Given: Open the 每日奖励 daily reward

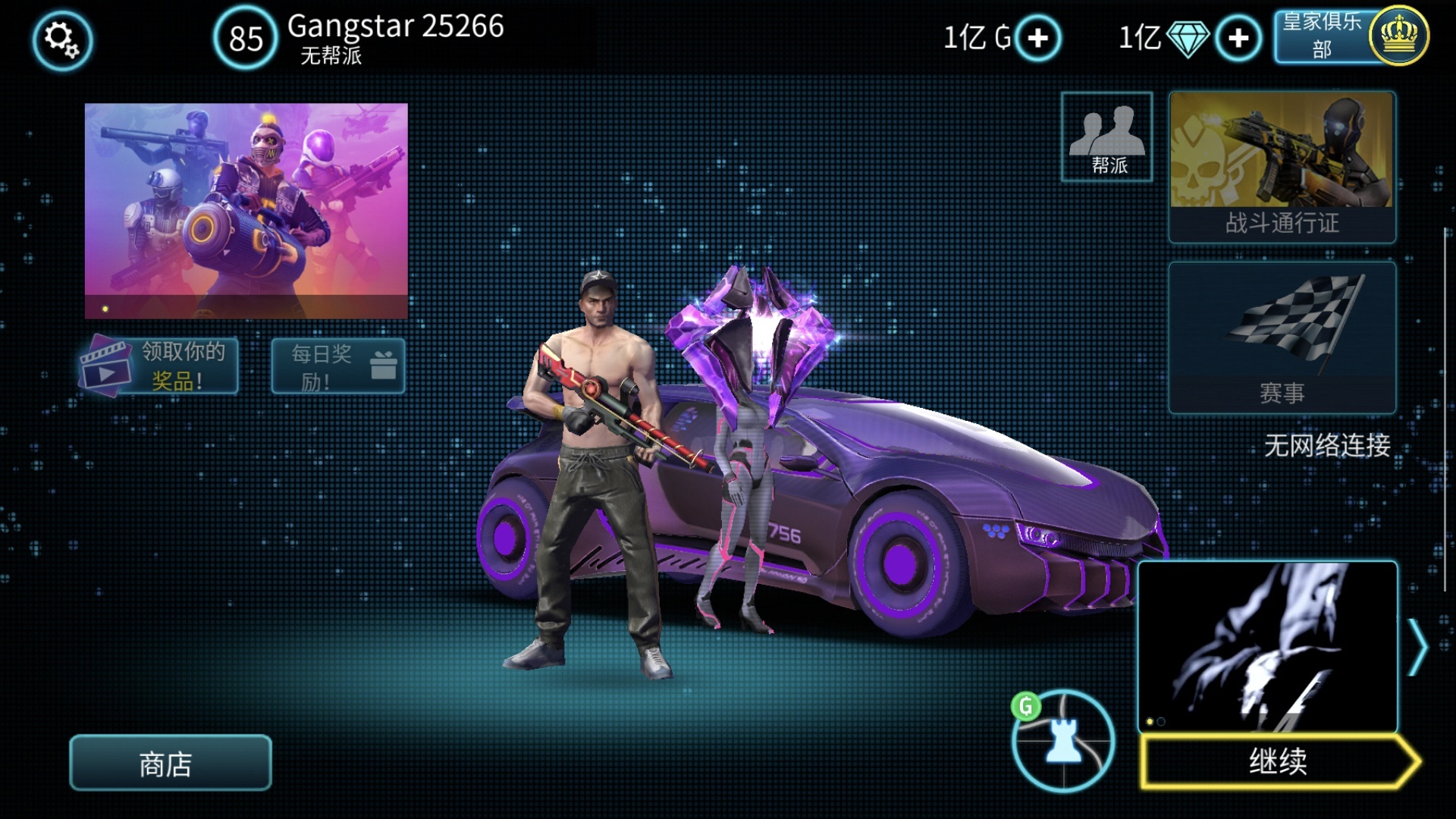Looking at the screenshot, I should 338,366.
